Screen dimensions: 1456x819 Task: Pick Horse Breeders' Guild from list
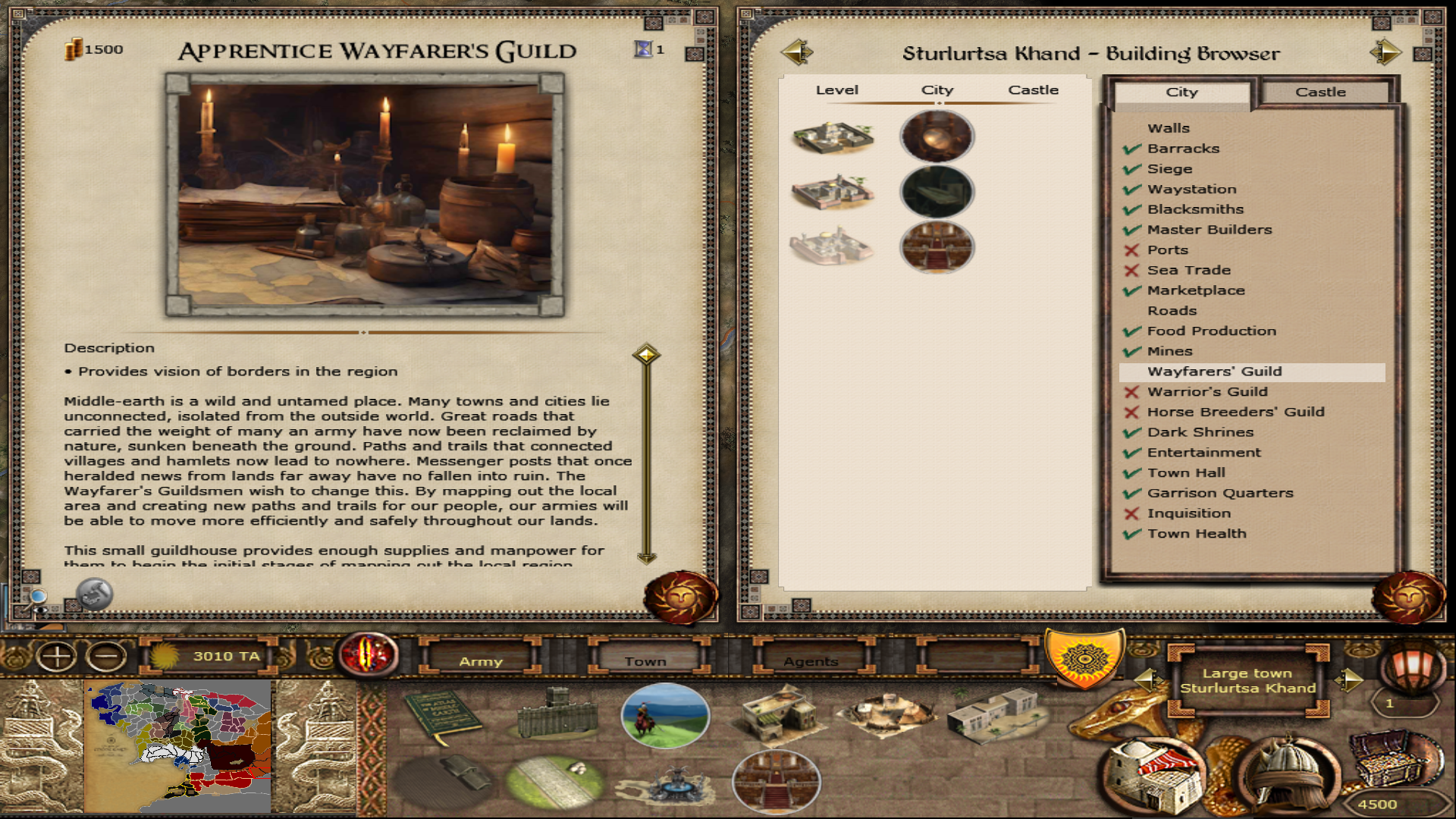[1235, 412]
